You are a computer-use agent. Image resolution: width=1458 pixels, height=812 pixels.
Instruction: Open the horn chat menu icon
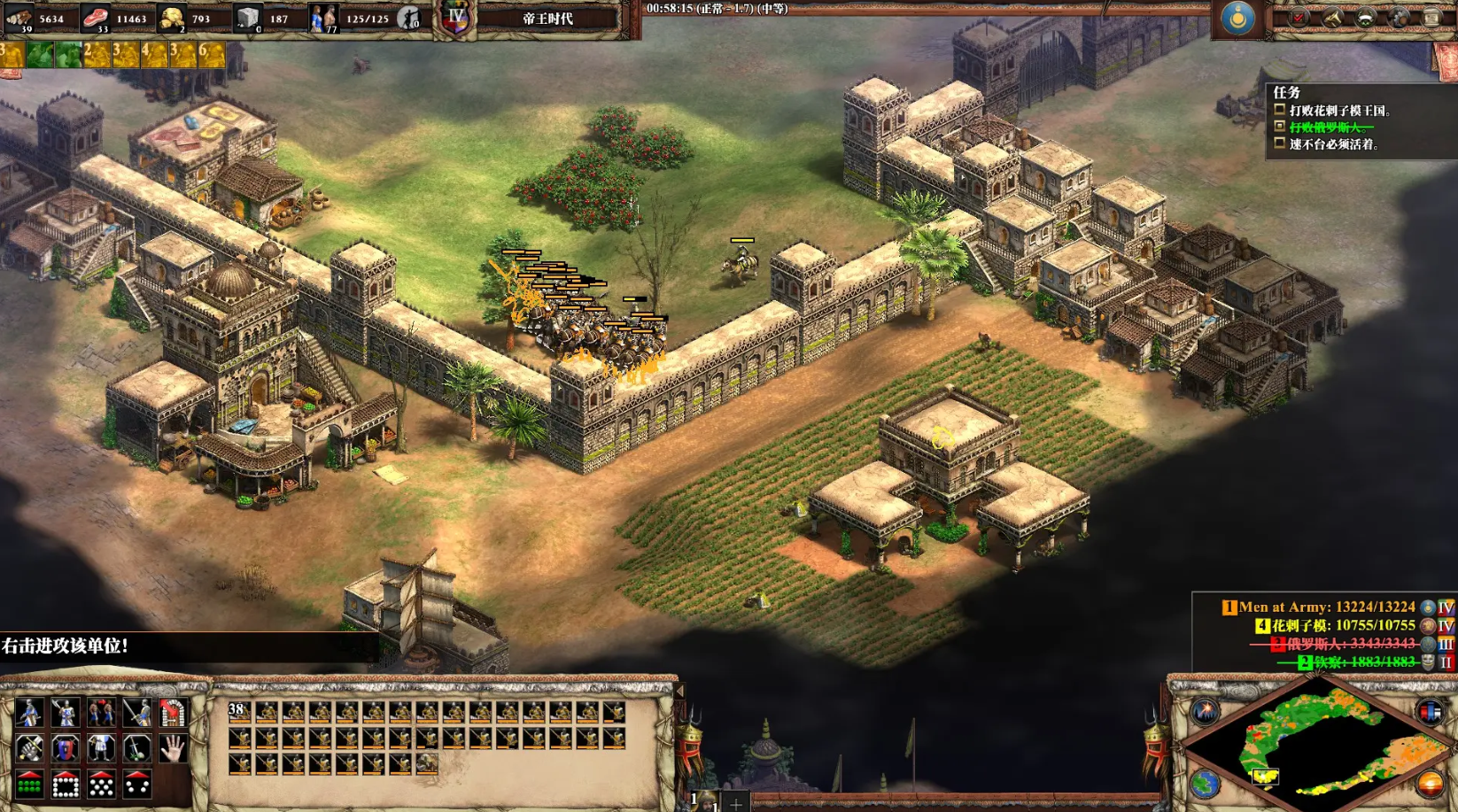[x=1332, y=18]
